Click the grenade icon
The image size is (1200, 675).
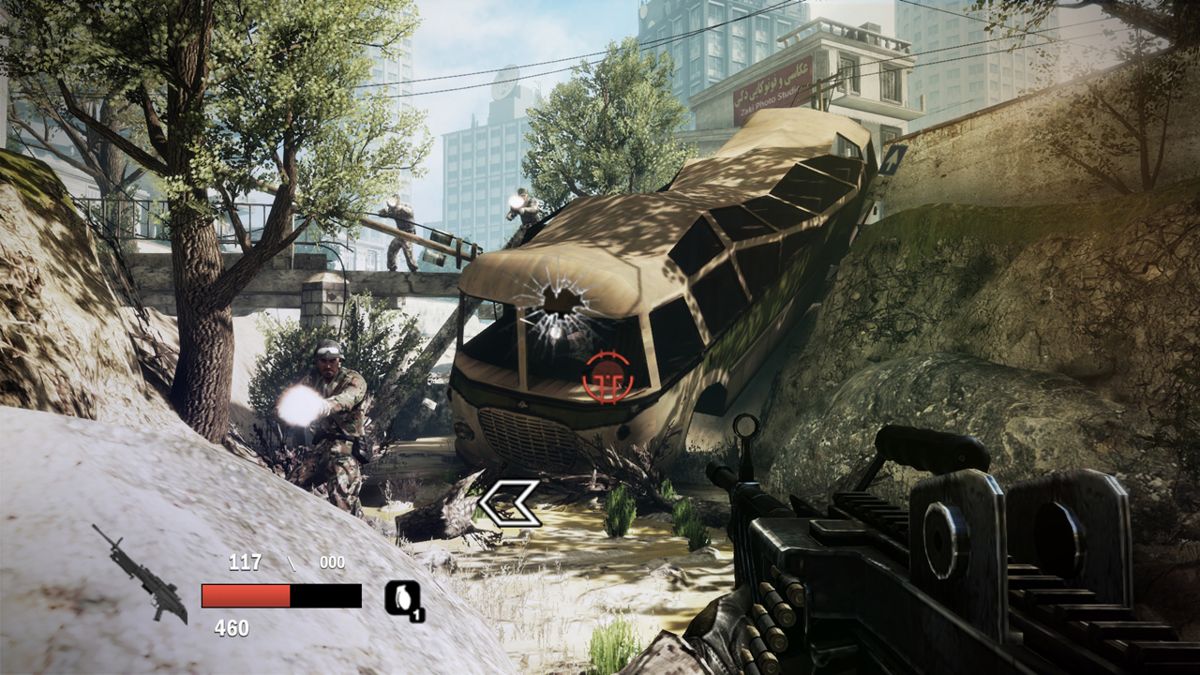pos(403,599)
